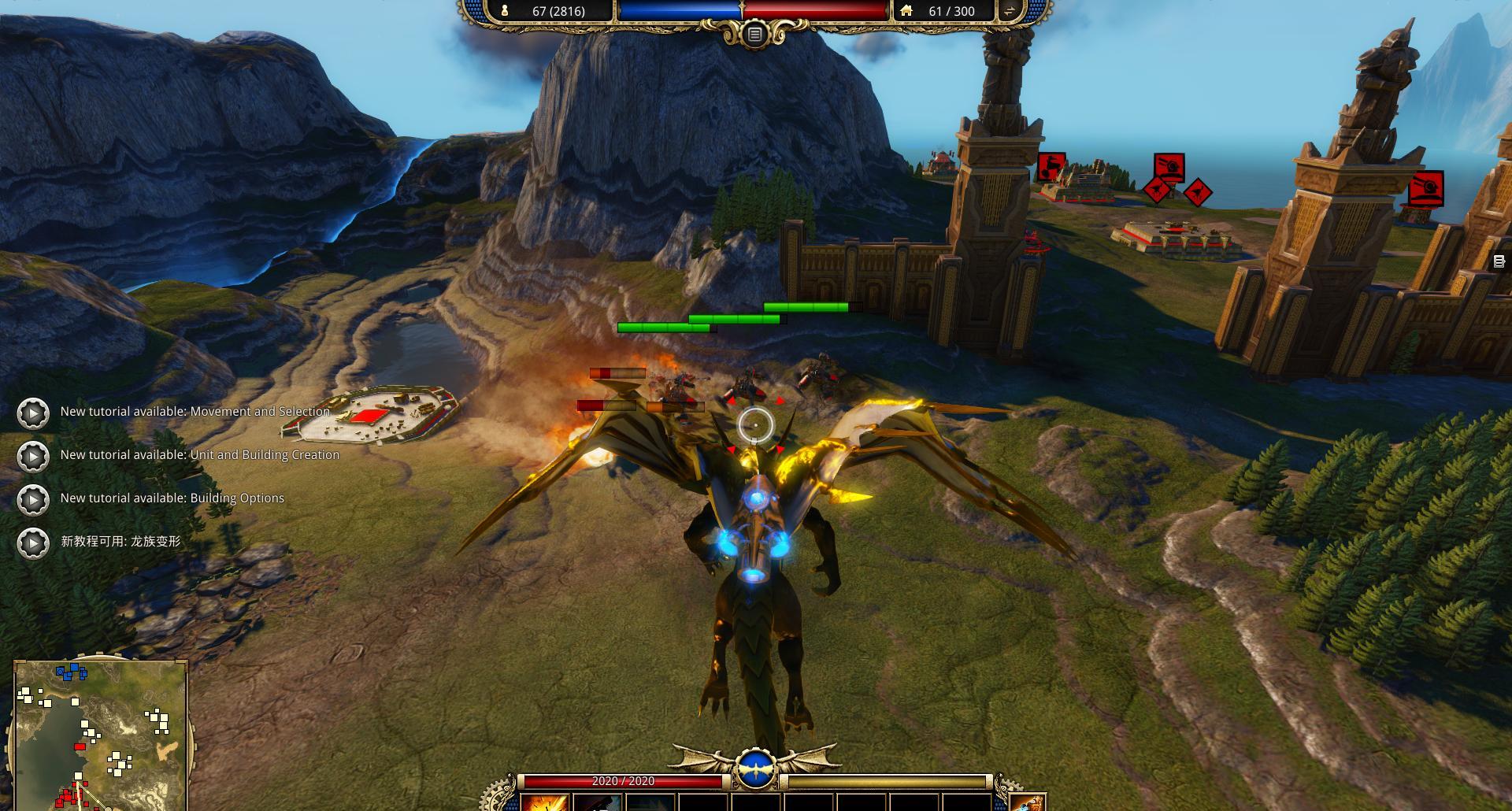Activate the fiery explosion ability slot
Image resolution: width=1512 pixels, height=811 pixels.
545,802
